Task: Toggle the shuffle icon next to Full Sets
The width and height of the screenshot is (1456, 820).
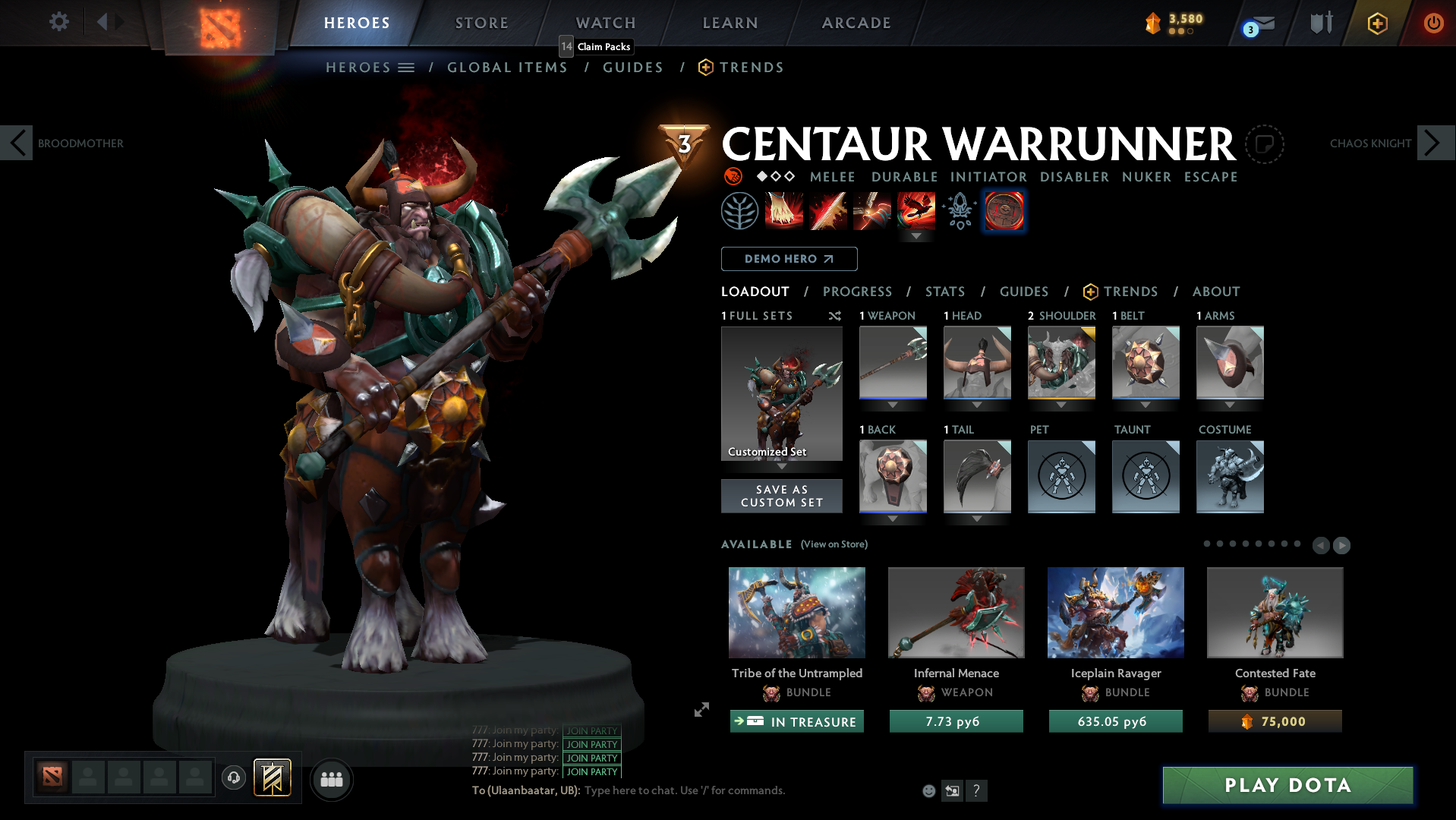Action: (834, 316)
